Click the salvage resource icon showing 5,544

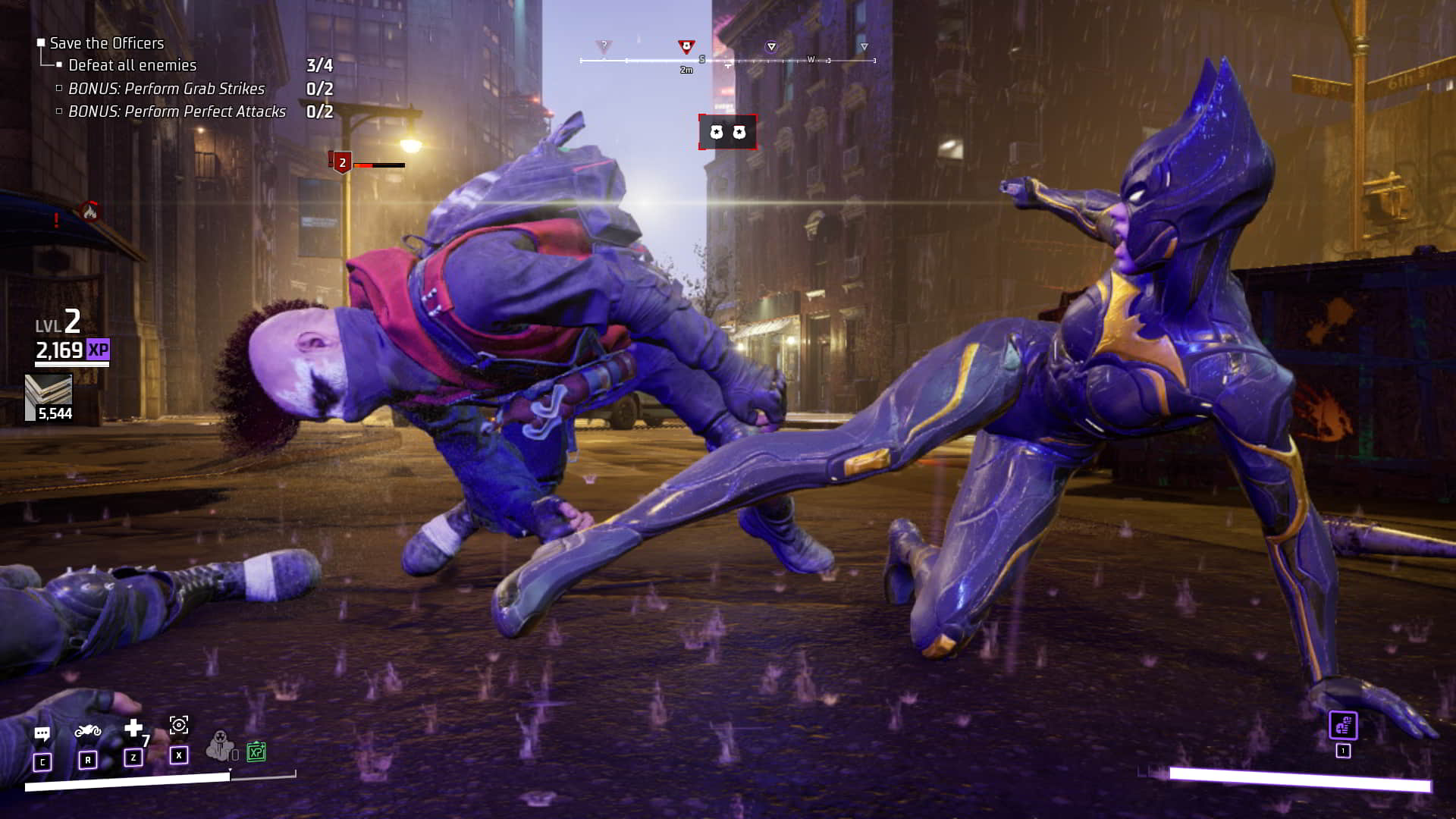pos(49,391)
